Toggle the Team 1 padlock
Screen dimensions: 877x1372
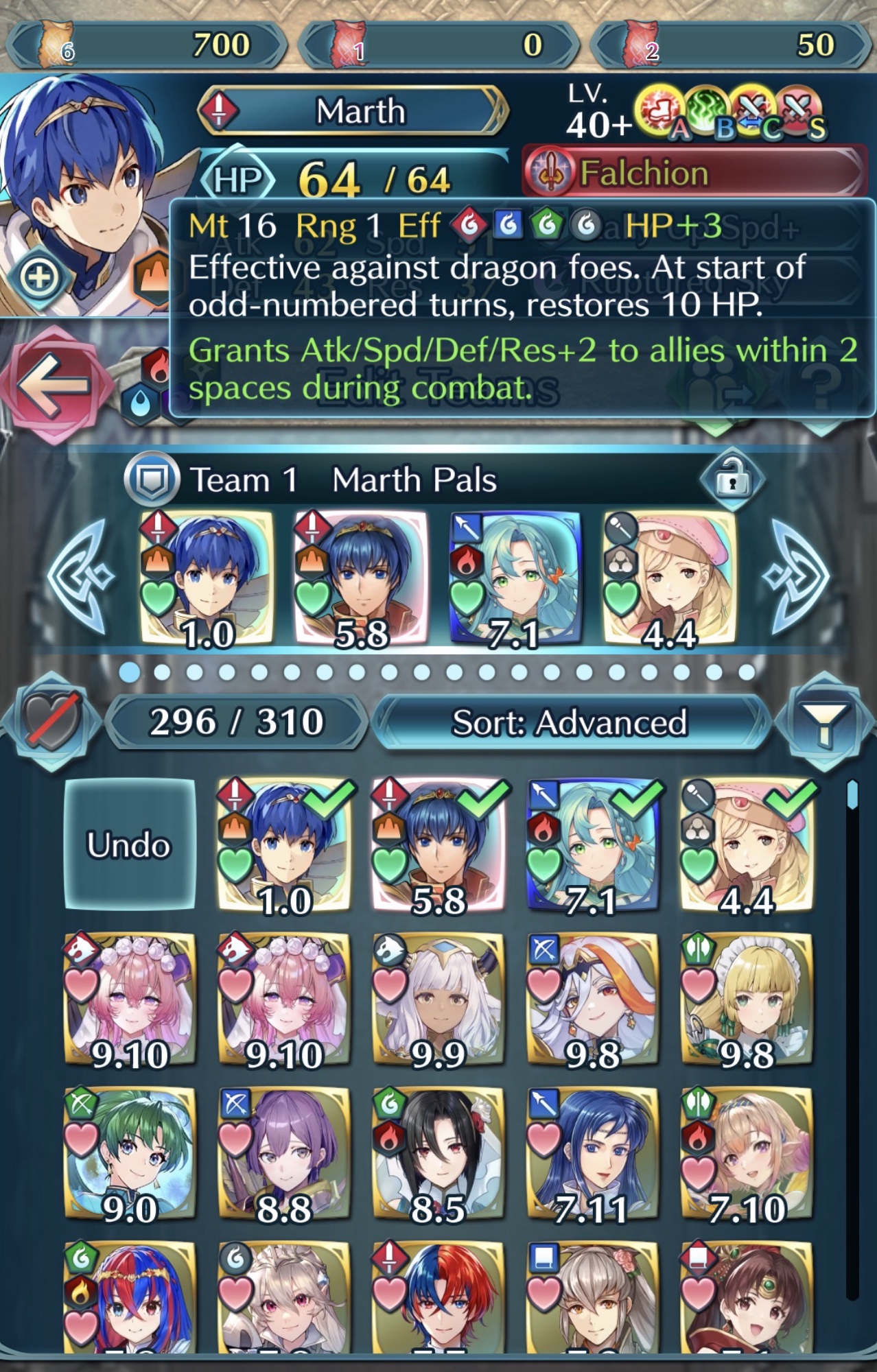coord(732,479)
